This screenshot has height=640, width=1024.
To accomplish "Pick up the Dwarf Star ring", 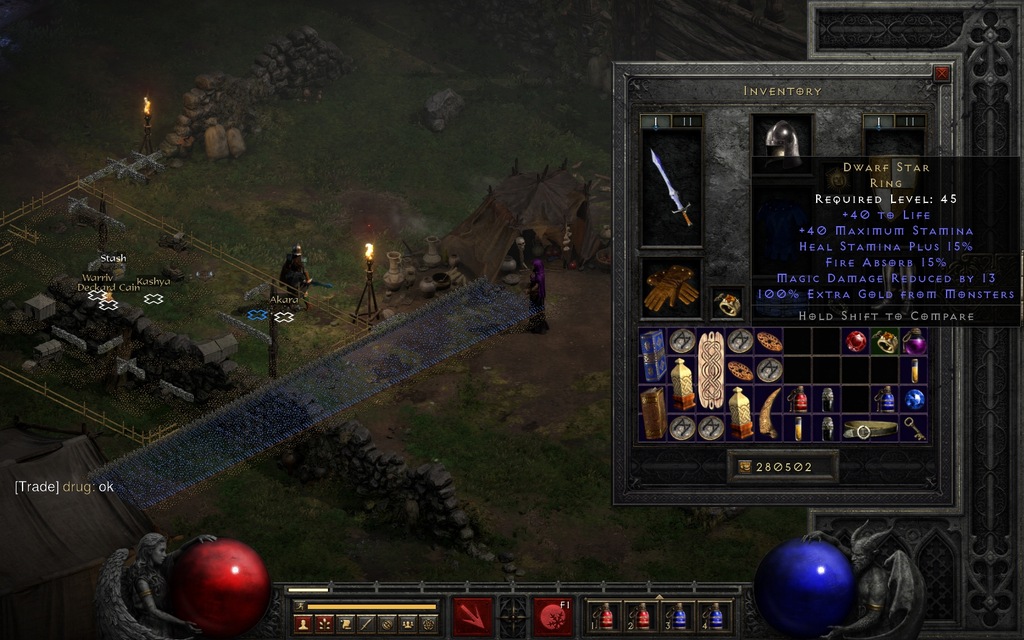I will pos(726,303).
